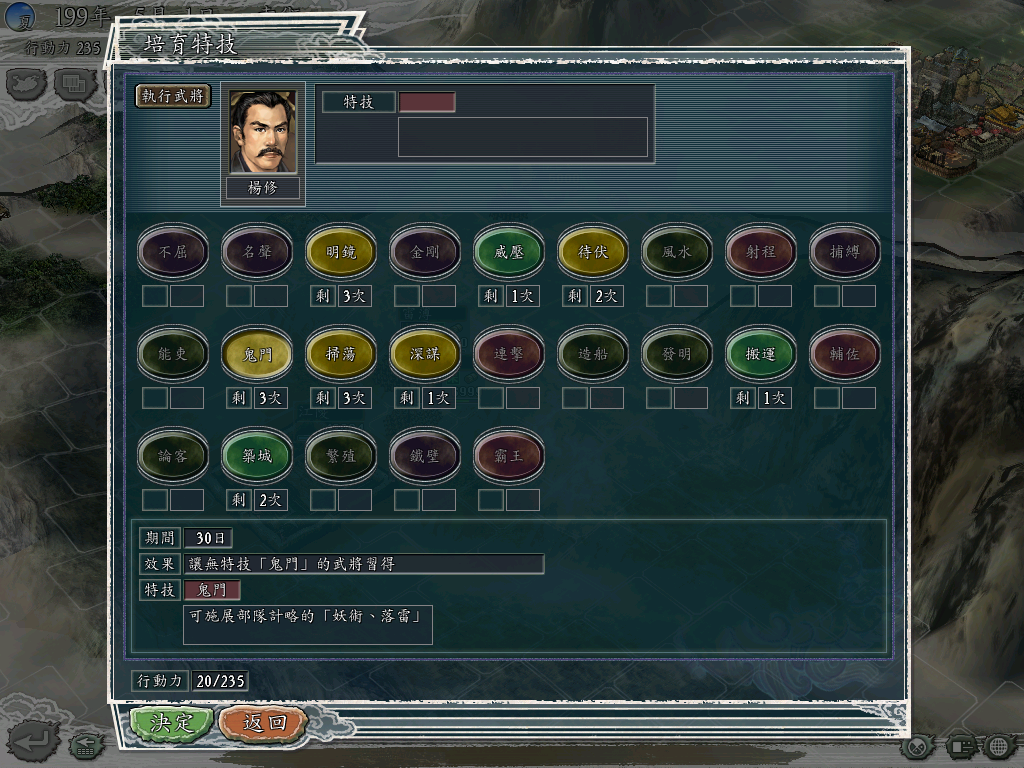Open the 執行武將 officer selector
Viewport: 1024px width, 768px height.
(174, 96)
